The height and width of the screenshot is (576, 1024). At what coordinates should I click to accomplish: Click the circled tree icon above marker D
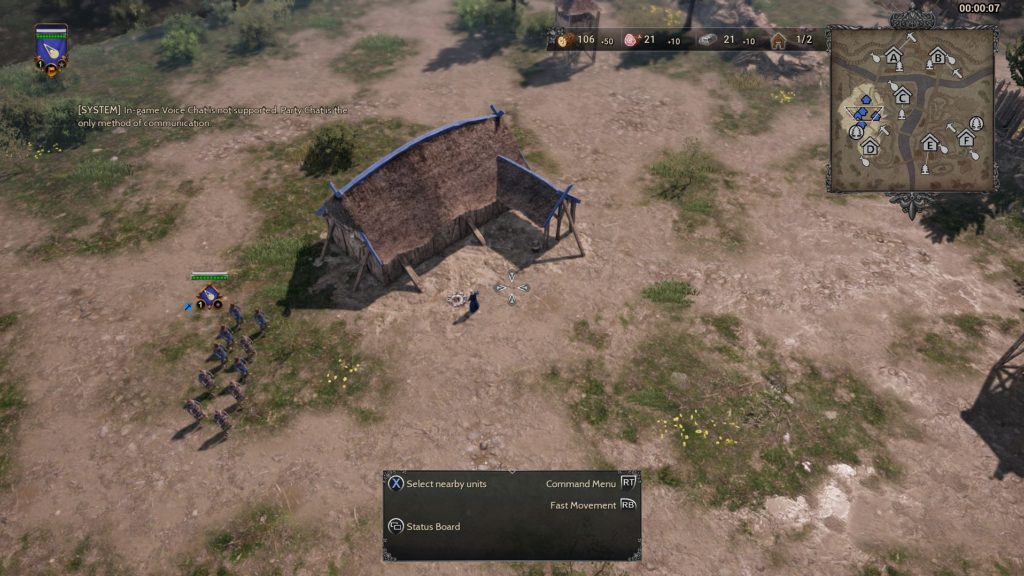click(856, 132)
